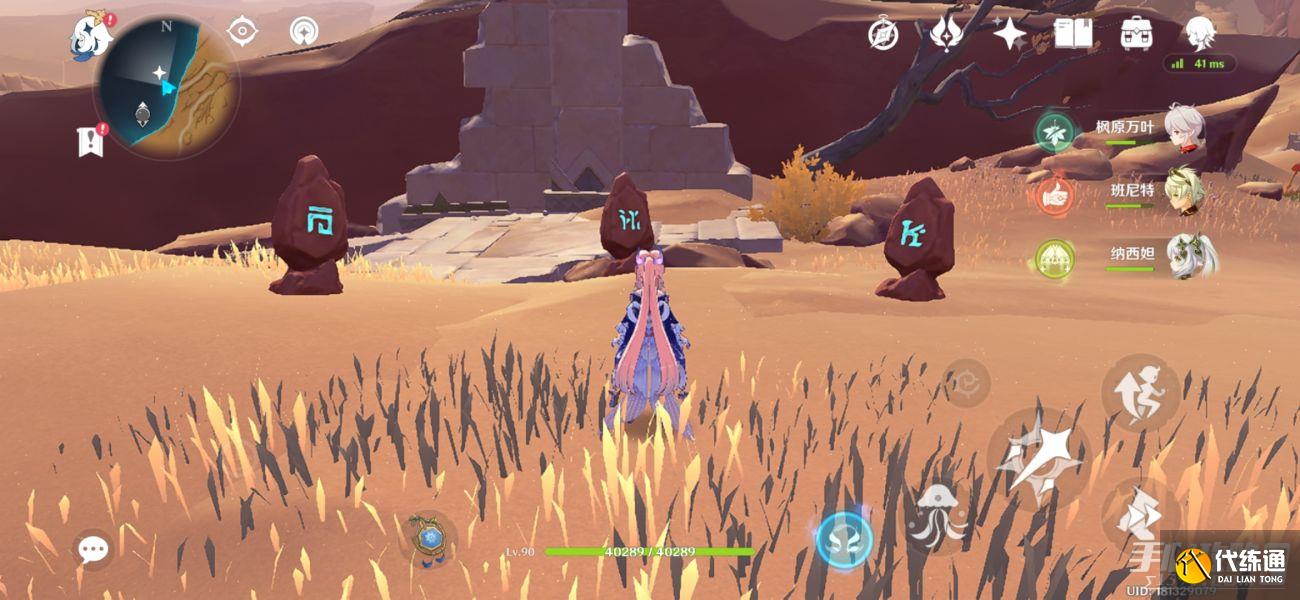Activate the jellyfish elemental burst
1300x600 pixels.
pyautogui.click(x=939, y=517)
